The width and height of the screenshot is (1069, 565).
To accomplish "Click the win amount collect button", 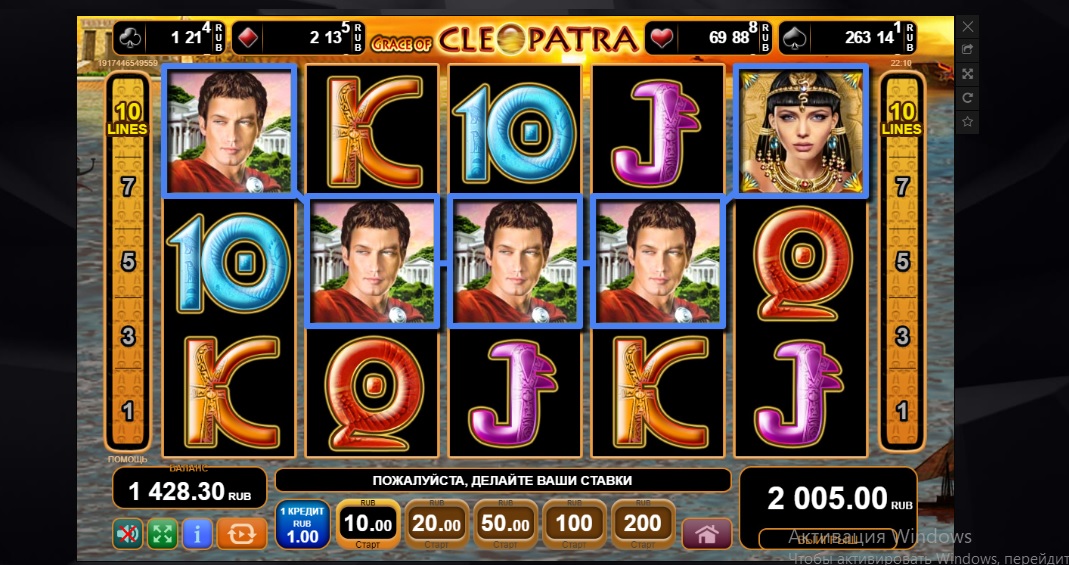I will click(x=827, y=539).
